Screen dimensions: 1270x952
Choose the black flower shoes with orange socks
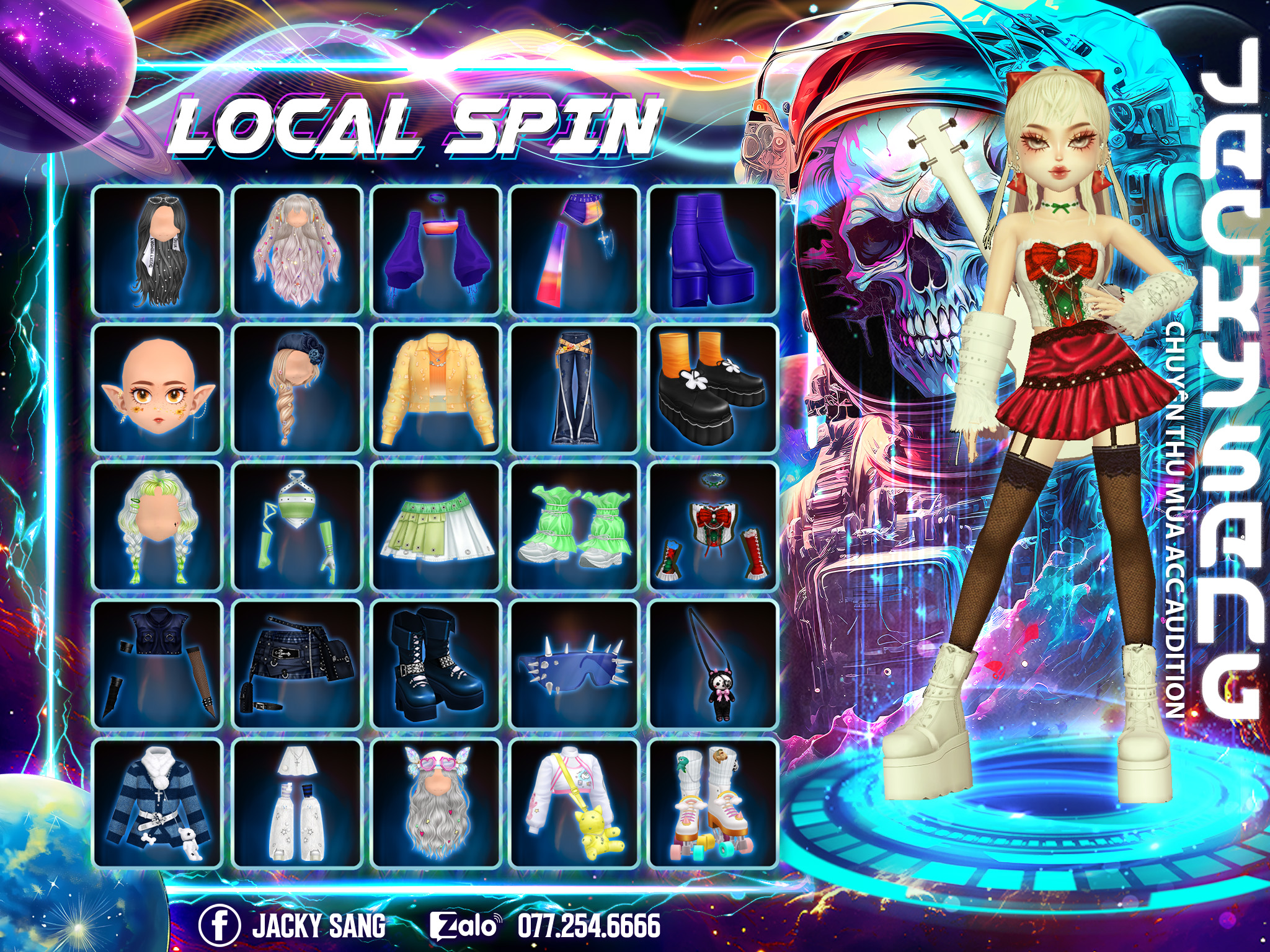tap(713, 388)
